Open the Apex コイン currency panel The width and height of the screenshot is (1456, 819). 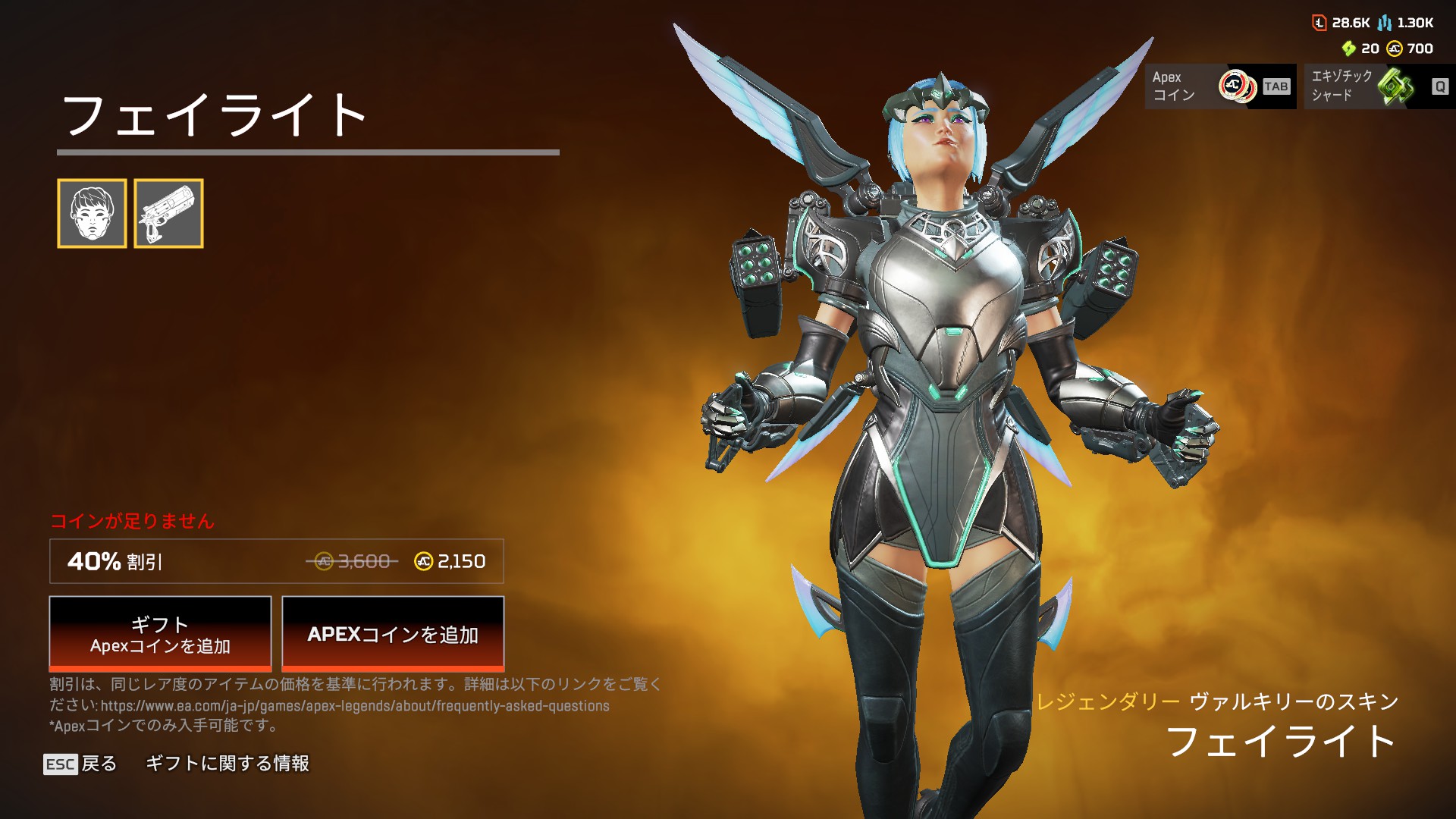pos(1219,86)
